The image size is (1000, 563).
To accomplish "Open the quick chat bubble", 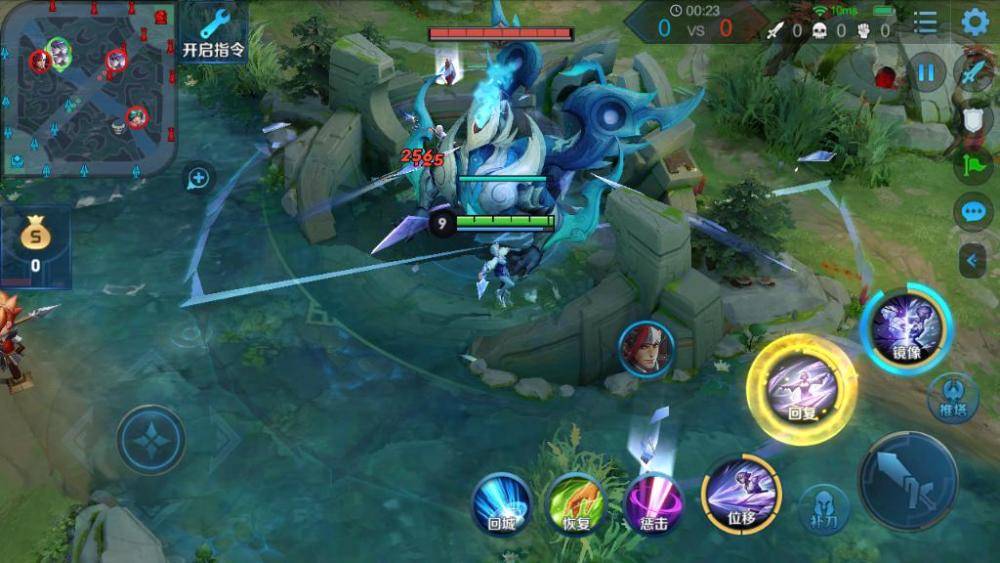I will point(973,212).
